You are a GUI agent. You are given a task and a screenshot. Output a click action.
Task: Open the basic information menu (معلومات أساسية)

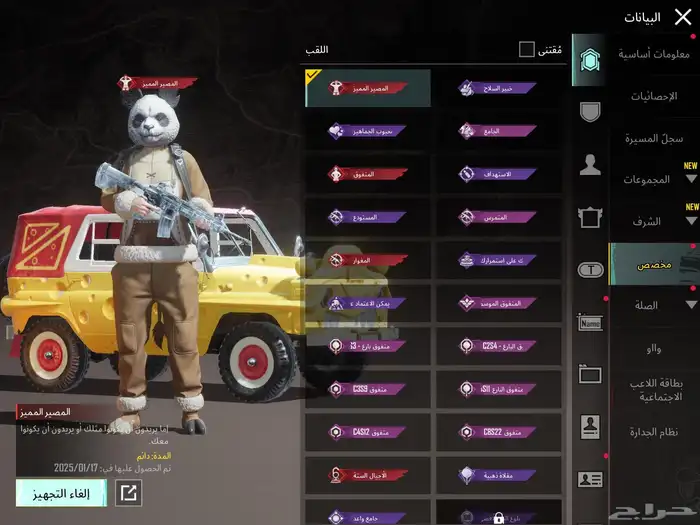[655, 53]
